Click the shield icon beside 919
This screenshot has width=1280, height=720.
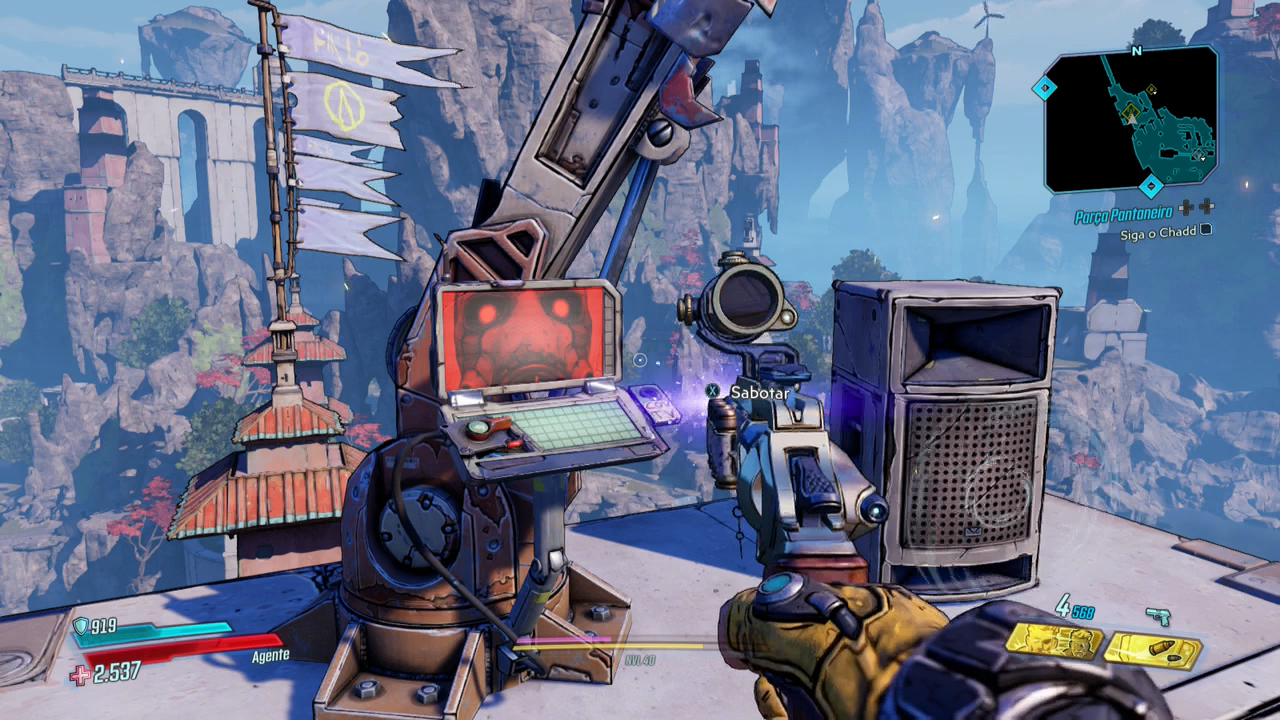coord(81,627)
